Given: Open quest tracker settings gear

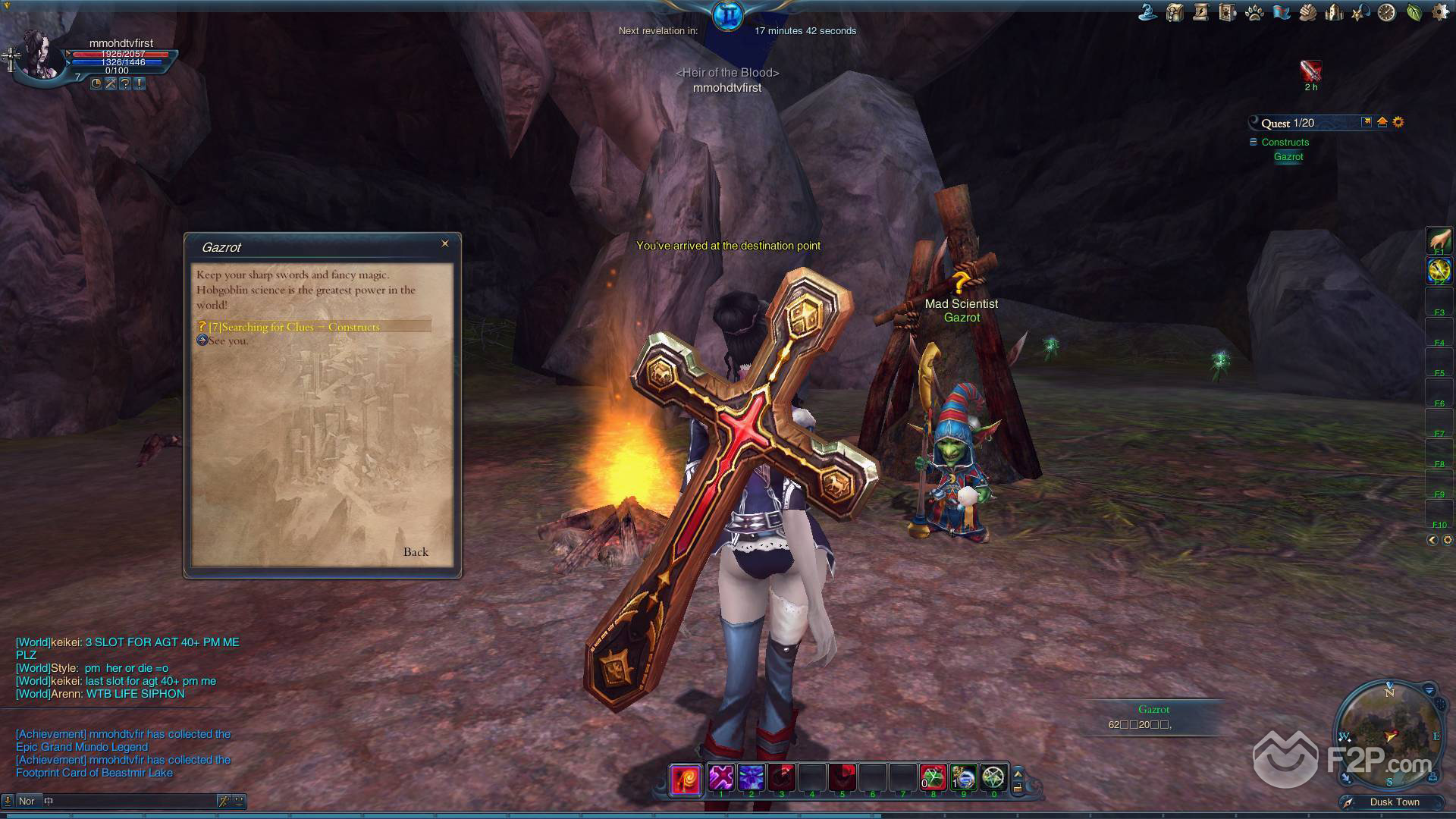Looking at the screenshot, I should click(1398, 122).
